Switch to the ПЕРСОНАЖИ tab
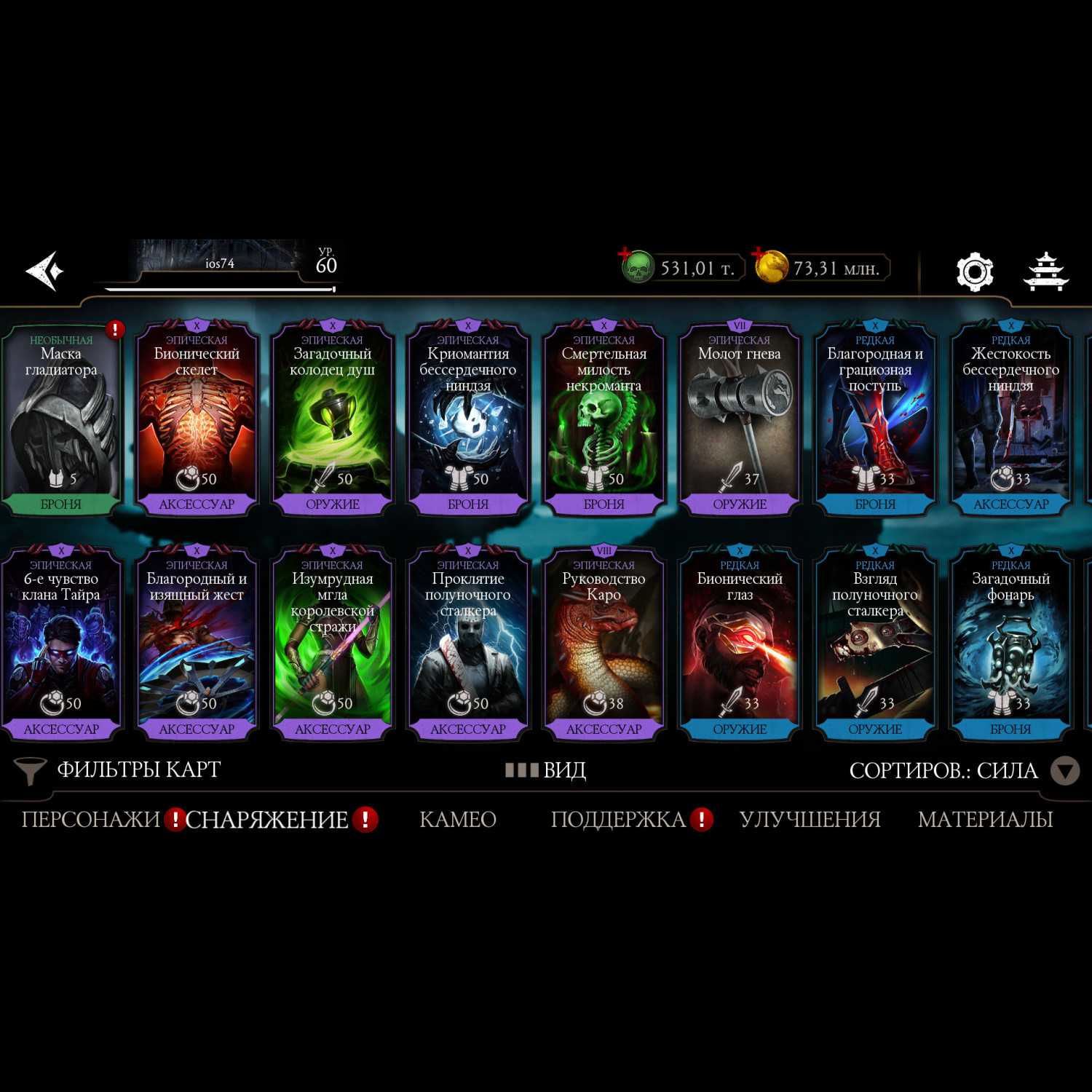This screenshot has width=1092, height=1092. [x=90, y=820]
